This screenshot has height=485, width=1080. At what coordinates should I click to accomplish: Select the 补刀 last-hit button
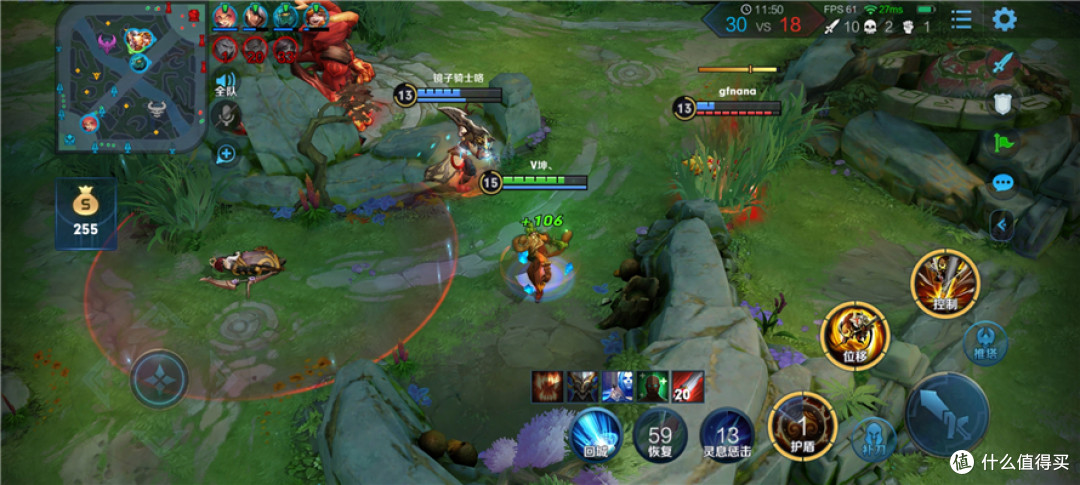click(874, 437)
